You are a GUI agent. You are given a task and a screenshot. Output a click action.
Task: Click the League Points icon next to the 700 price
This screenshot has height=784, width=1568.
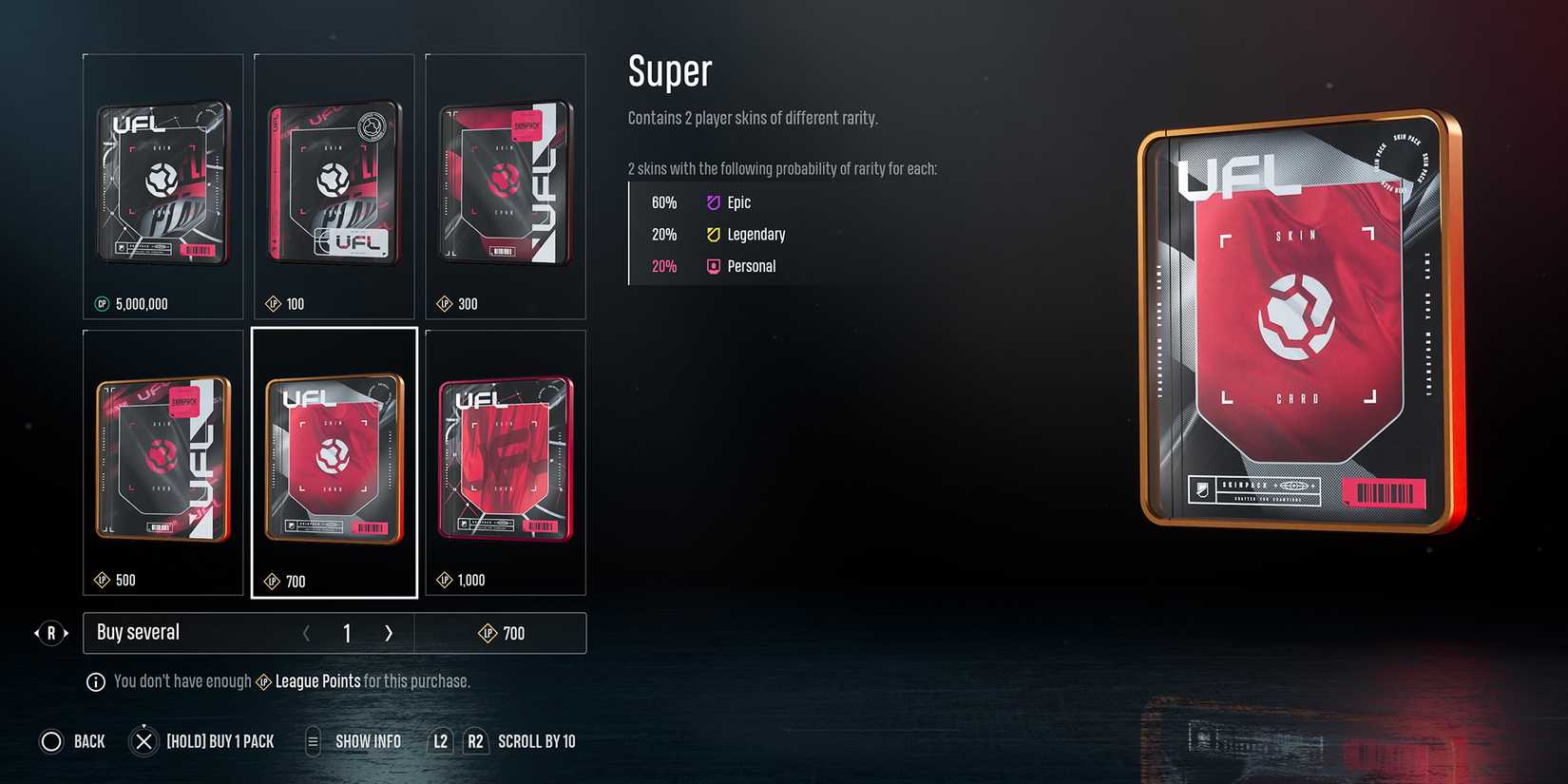tap(488, 633)
